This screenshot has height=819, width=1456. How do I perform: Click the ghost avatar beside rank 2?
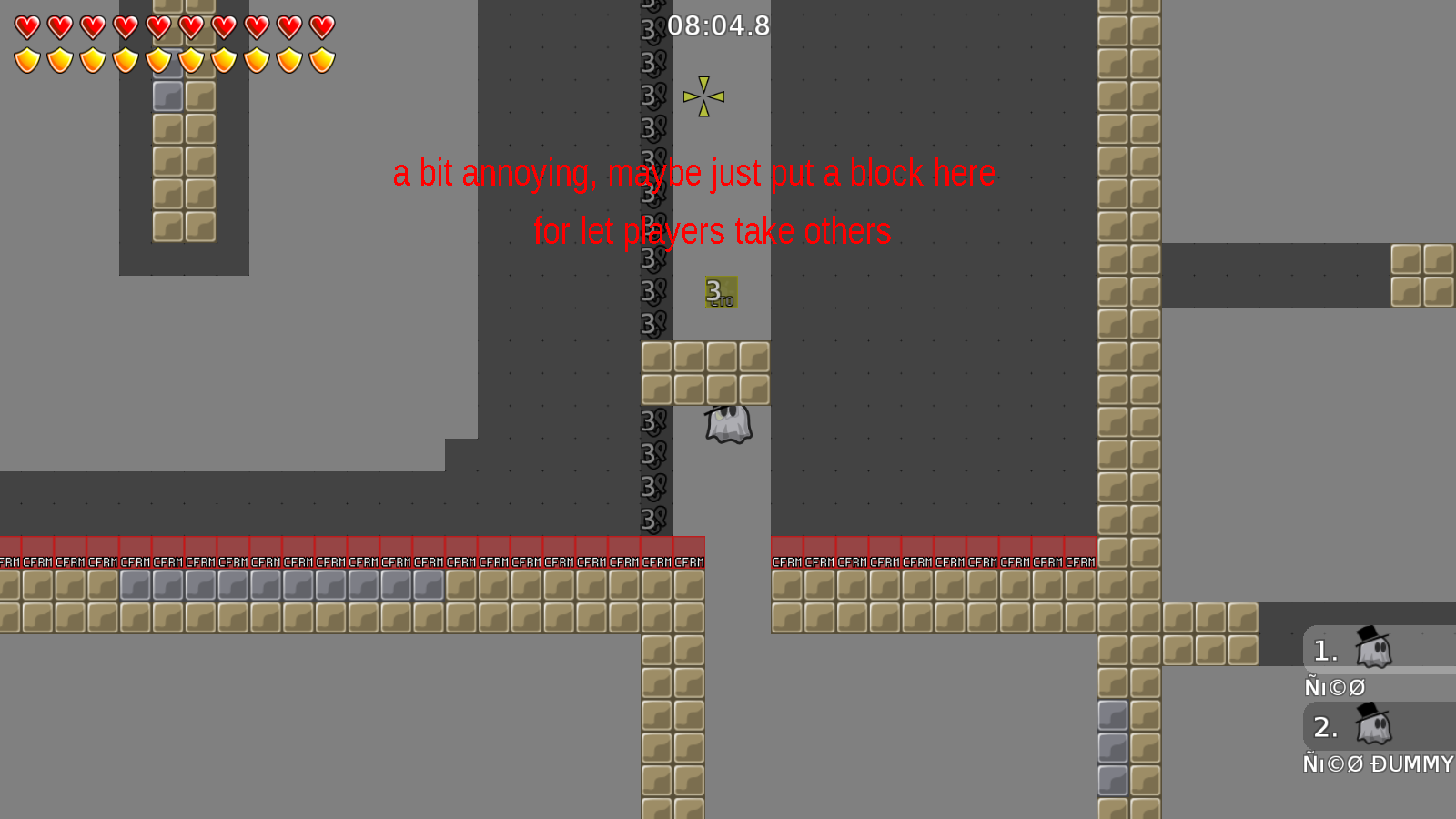tap(1372, 726)
